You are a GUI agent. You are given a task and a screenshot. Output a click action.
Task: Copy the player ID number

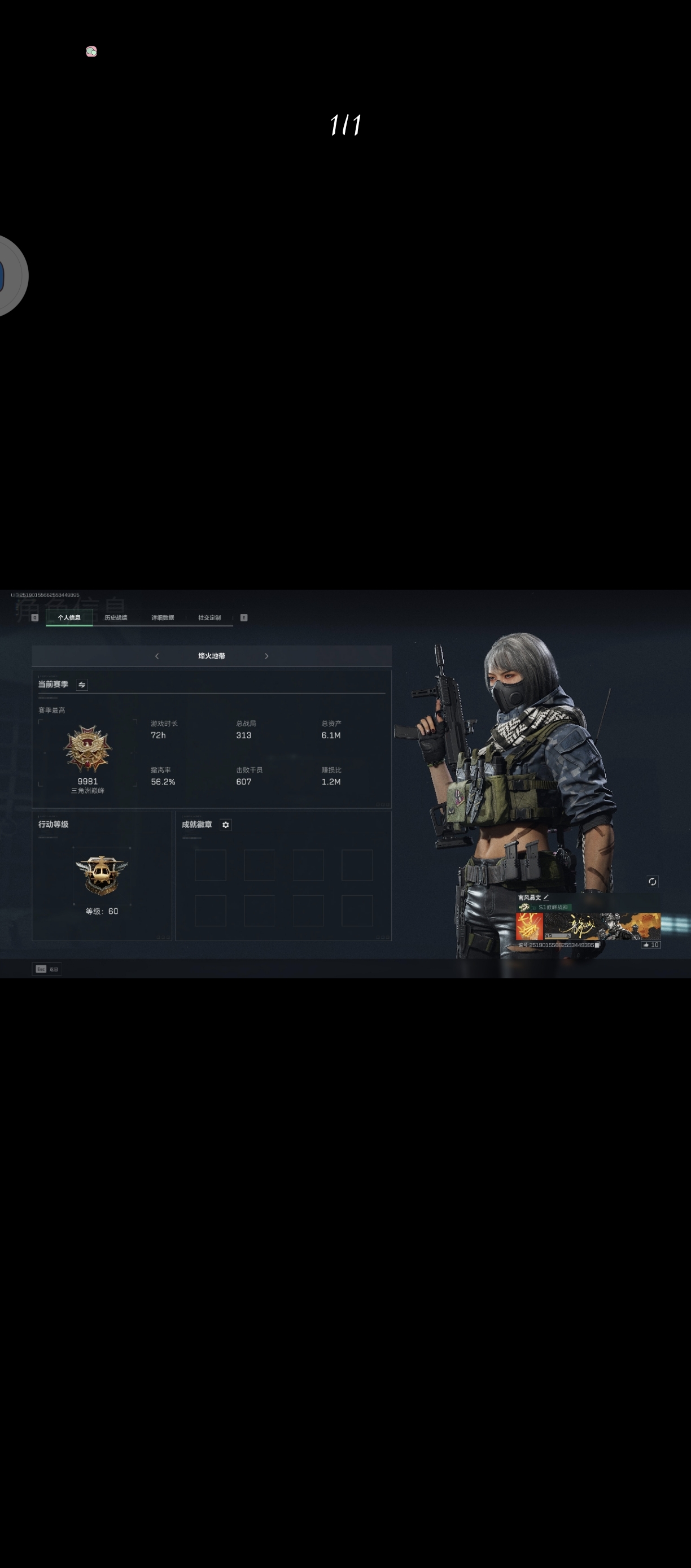pos(597,946)
